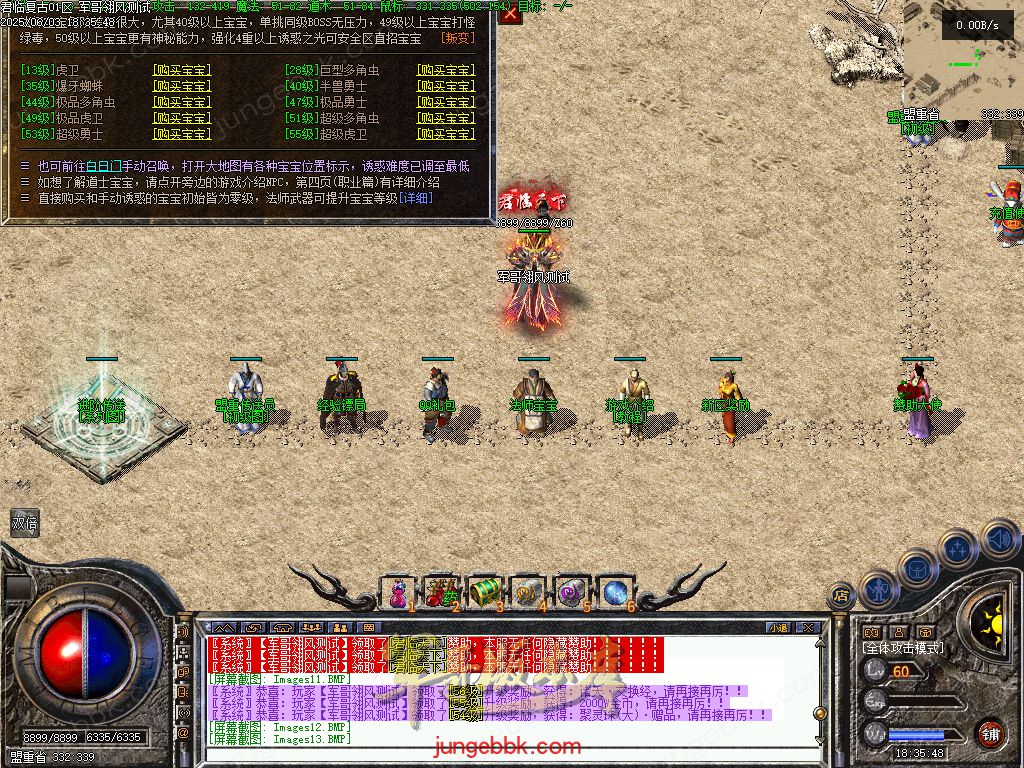Toggle sound with the speaker button

tap(998, 540)
